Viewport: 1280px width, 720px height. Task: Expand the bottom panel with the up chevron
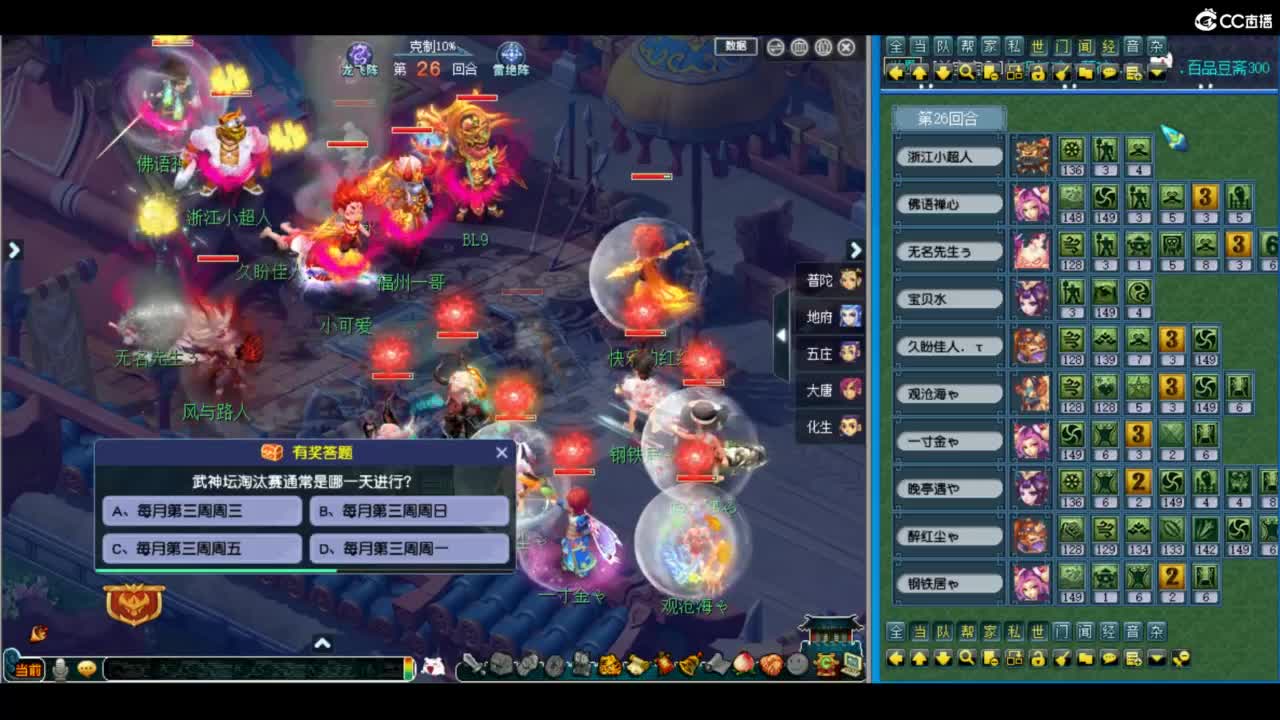point(322,645)
